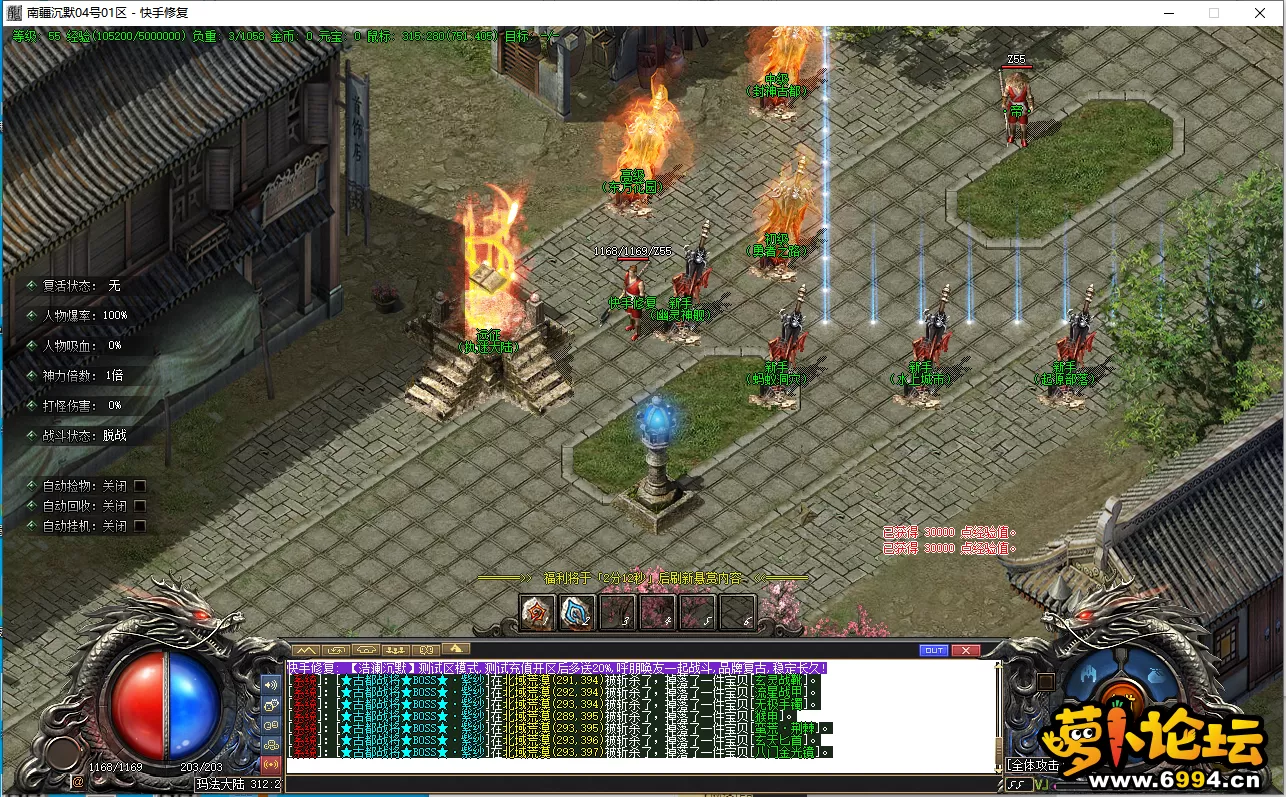
Task: Toggle the 自动回收 auto-recycle checkbox
Action: point(140,506)
